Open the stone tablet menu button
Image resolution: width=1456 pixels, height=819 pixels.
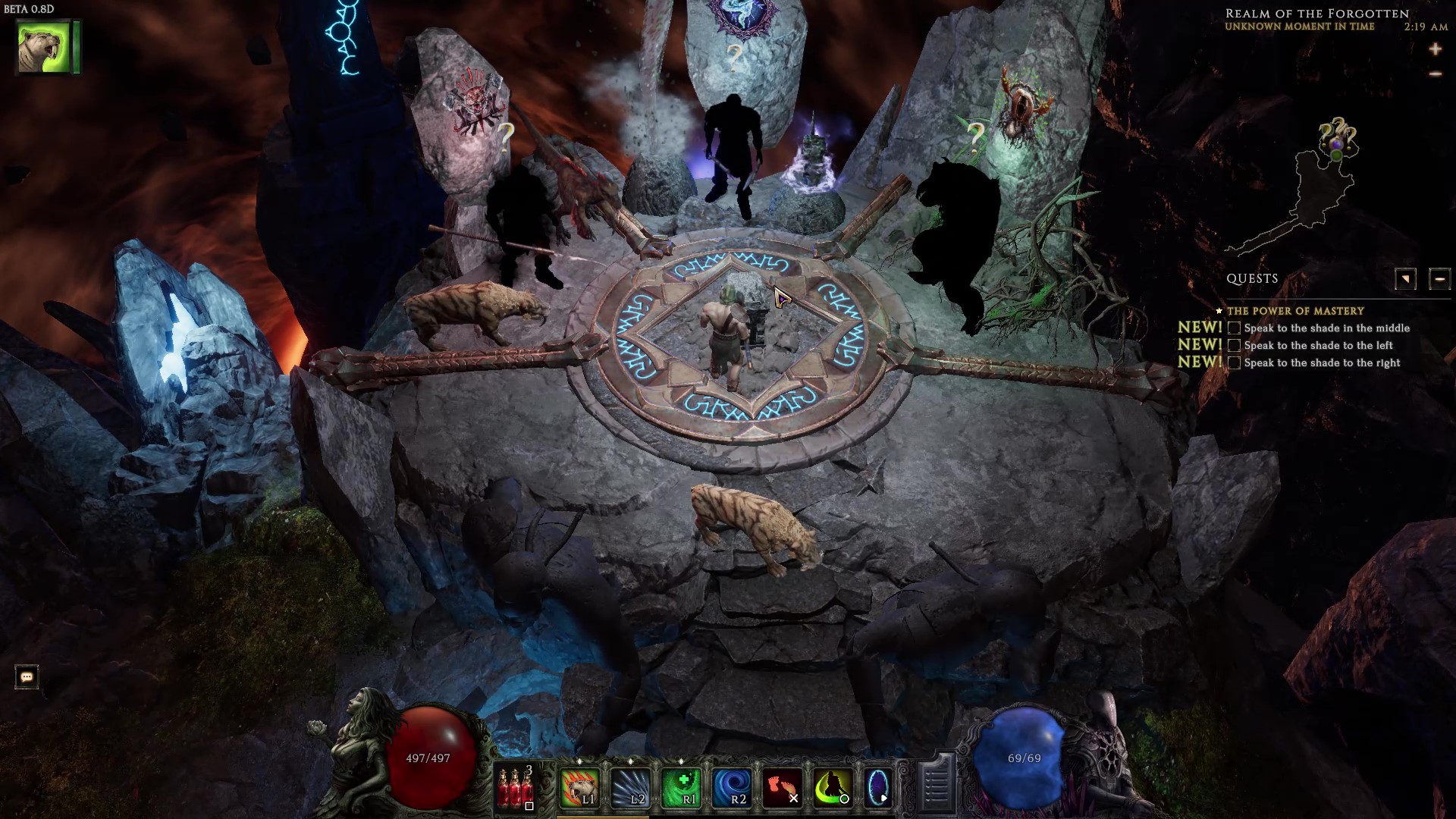pyautogui.click(x=936, y=784)
